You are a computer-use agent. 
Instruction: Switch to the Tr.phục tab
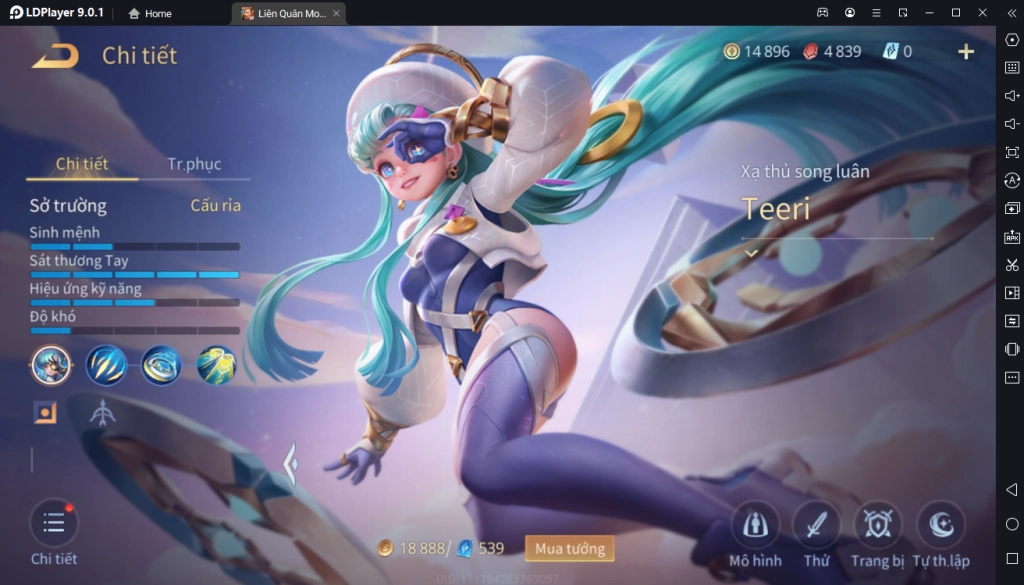pyautogui.click(x=194, y=164)
